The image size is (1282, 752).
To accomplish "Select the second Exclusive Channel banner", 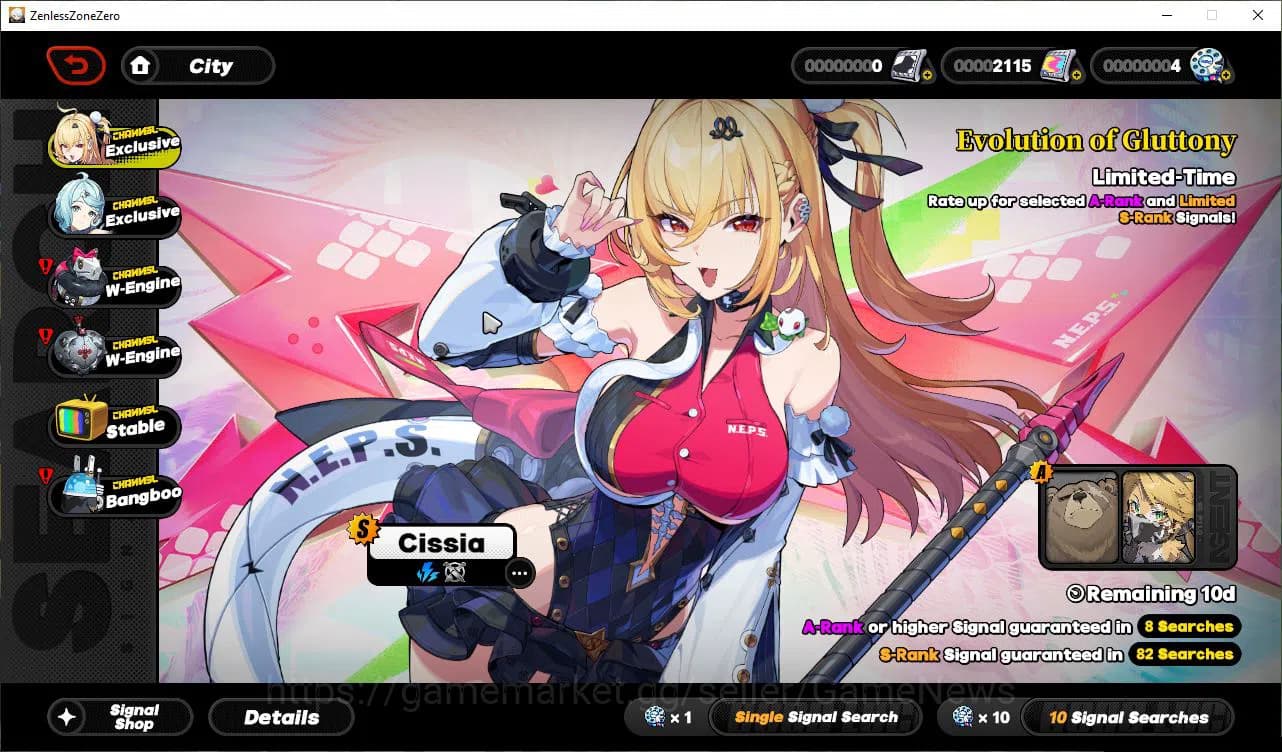I will click(x=113, y=212).
